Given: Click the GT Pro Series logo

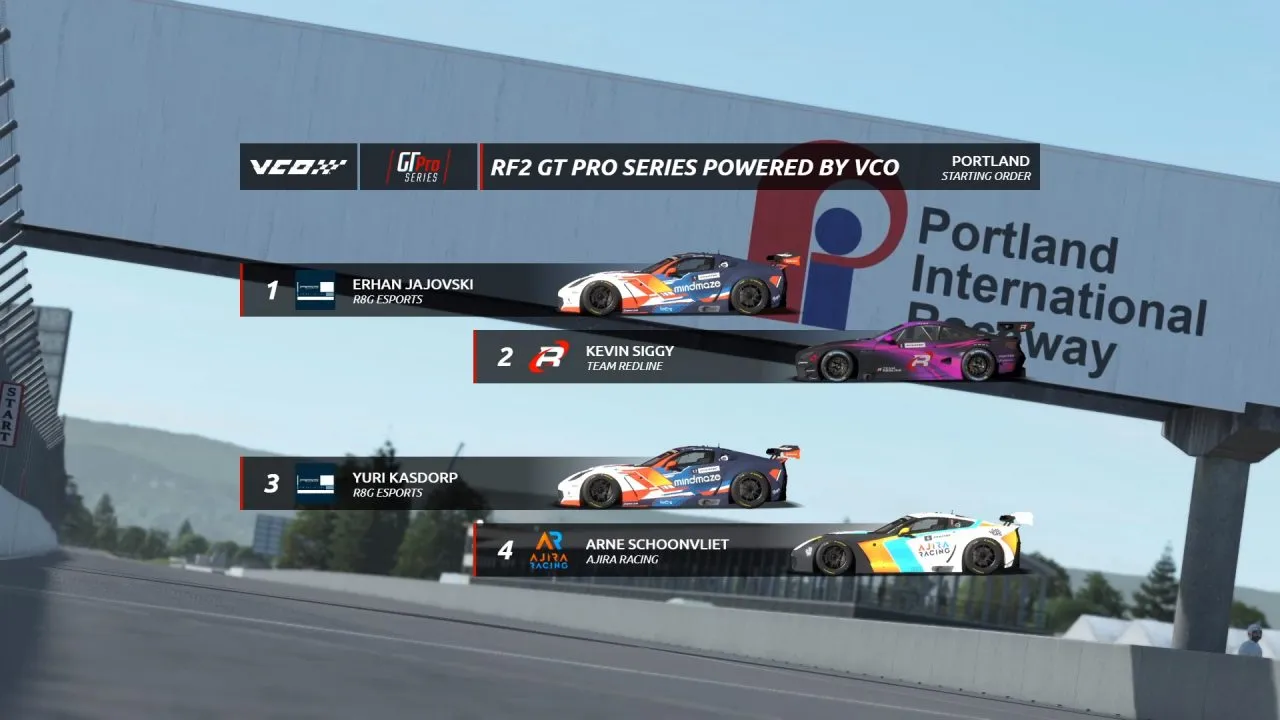Looking at the screenshot, I should coord(418,167).
